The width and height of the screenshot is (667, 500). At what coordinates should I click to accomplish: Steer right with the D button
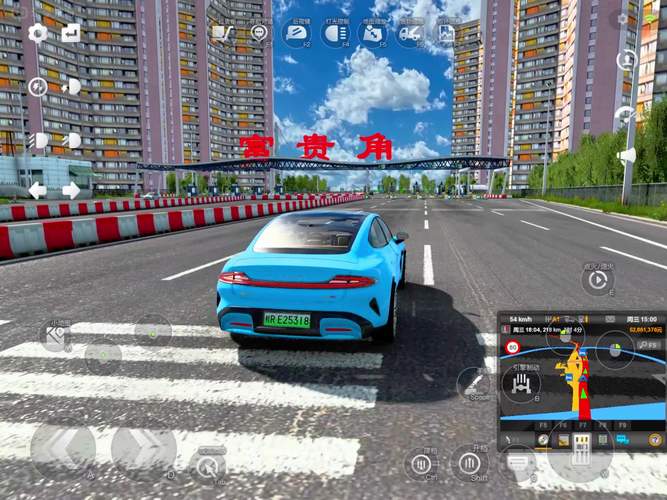click(143, 447)
